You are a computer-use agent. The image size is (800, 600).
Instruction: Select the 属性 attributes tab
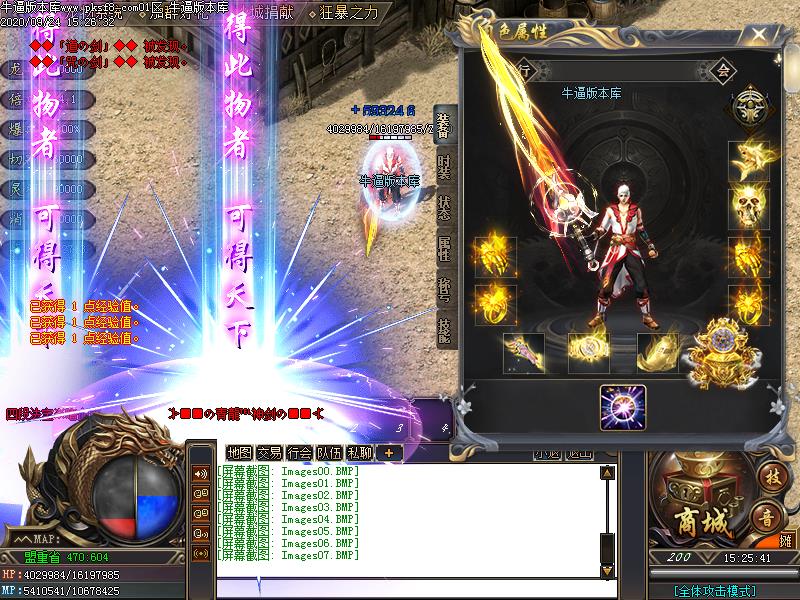[x=444, y=249]
